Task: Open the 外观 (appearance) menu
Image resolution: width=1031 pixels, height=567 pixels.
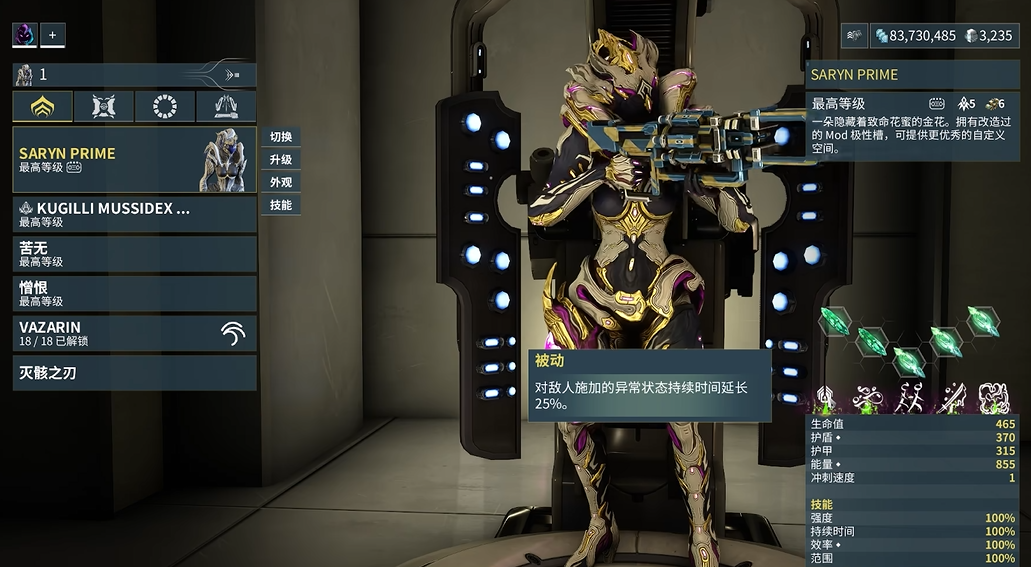Action: point(281,183)
